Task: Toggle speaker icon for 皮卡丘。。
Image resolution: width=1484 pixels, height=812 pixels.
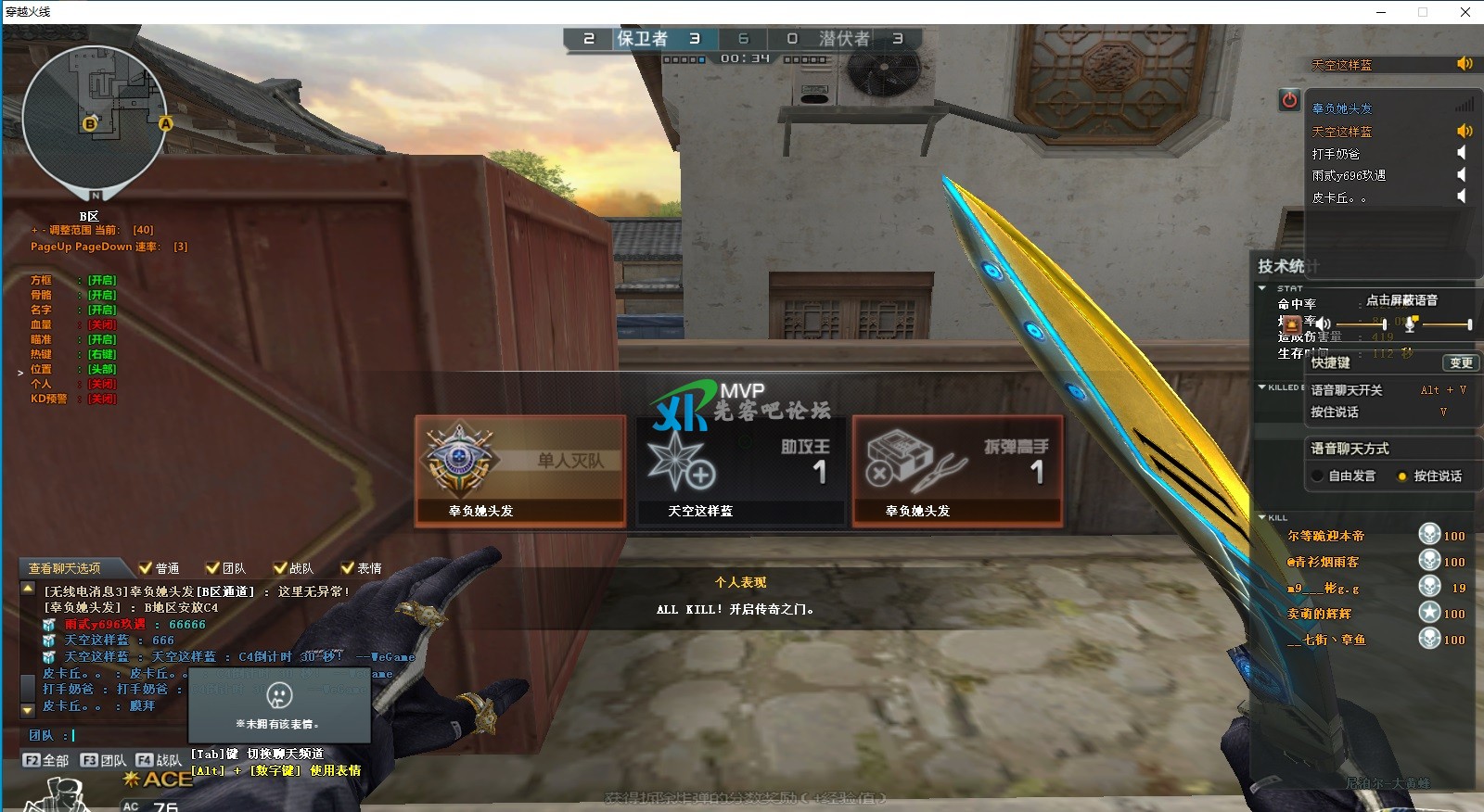Action: [1461, 197]
